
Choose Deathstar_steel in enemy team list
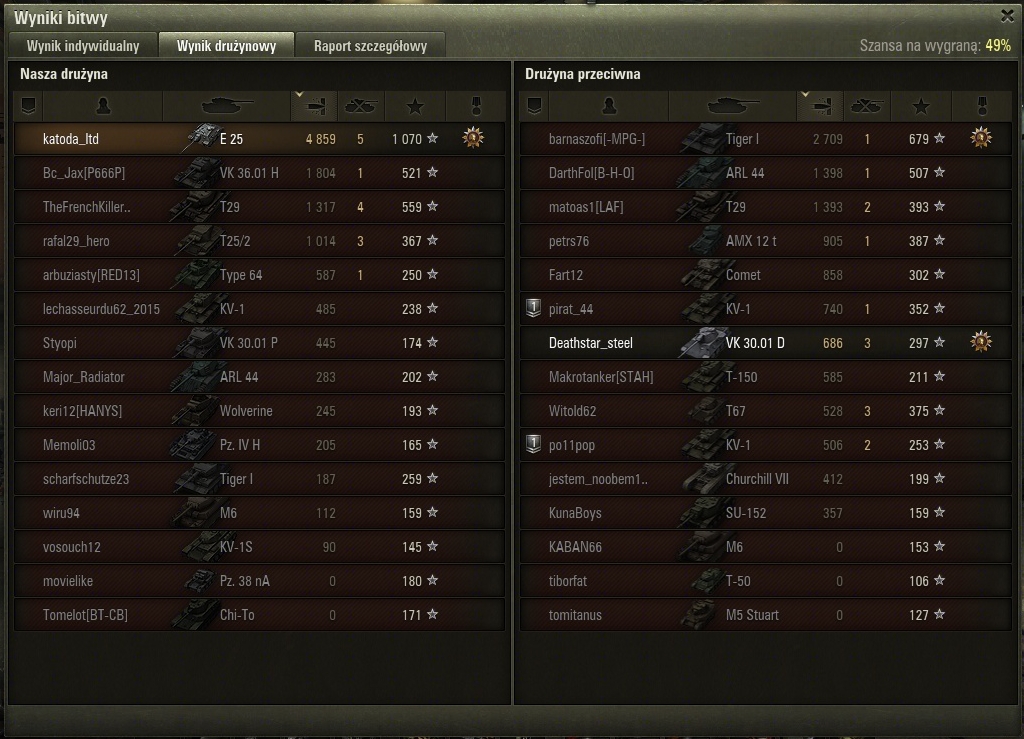click(x=765, y=343)
